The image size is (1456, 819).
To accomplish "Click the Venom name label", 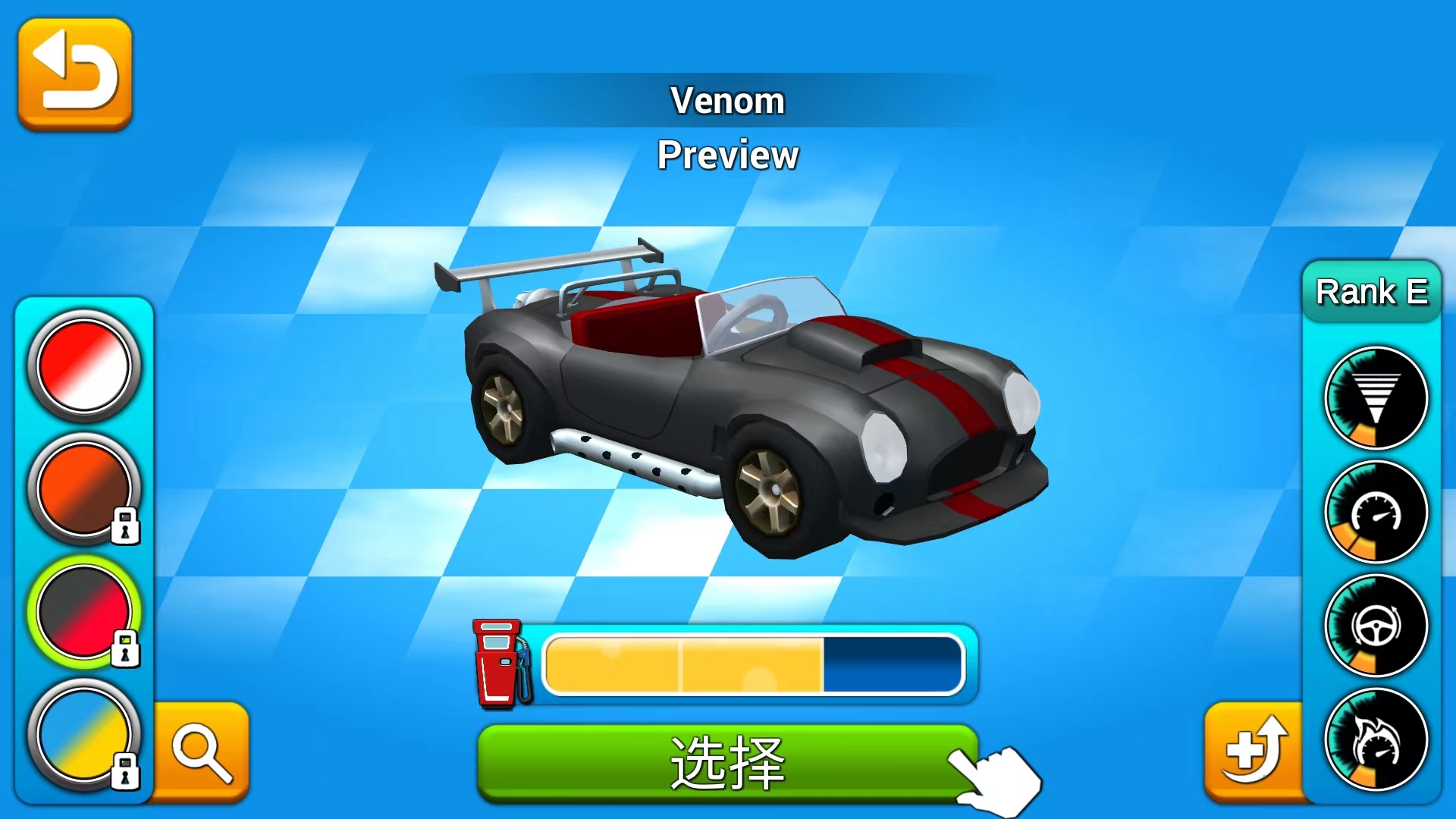I will pos(727,99).
